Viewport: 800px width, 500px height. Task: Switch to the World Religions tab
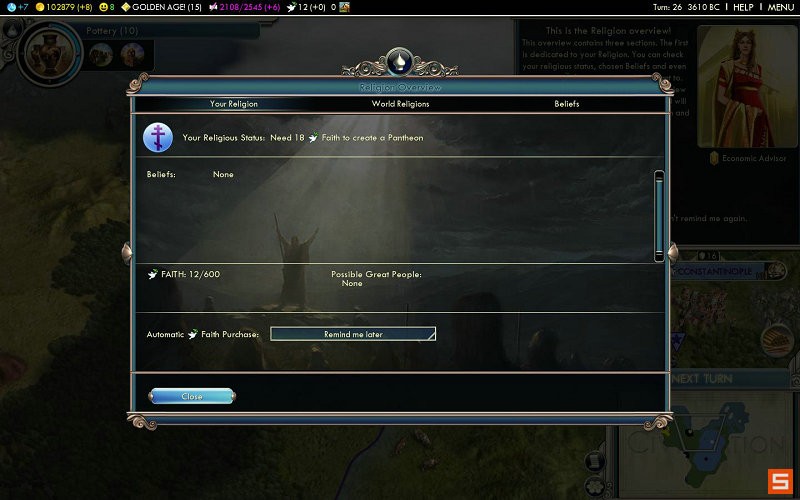point(400,104)
